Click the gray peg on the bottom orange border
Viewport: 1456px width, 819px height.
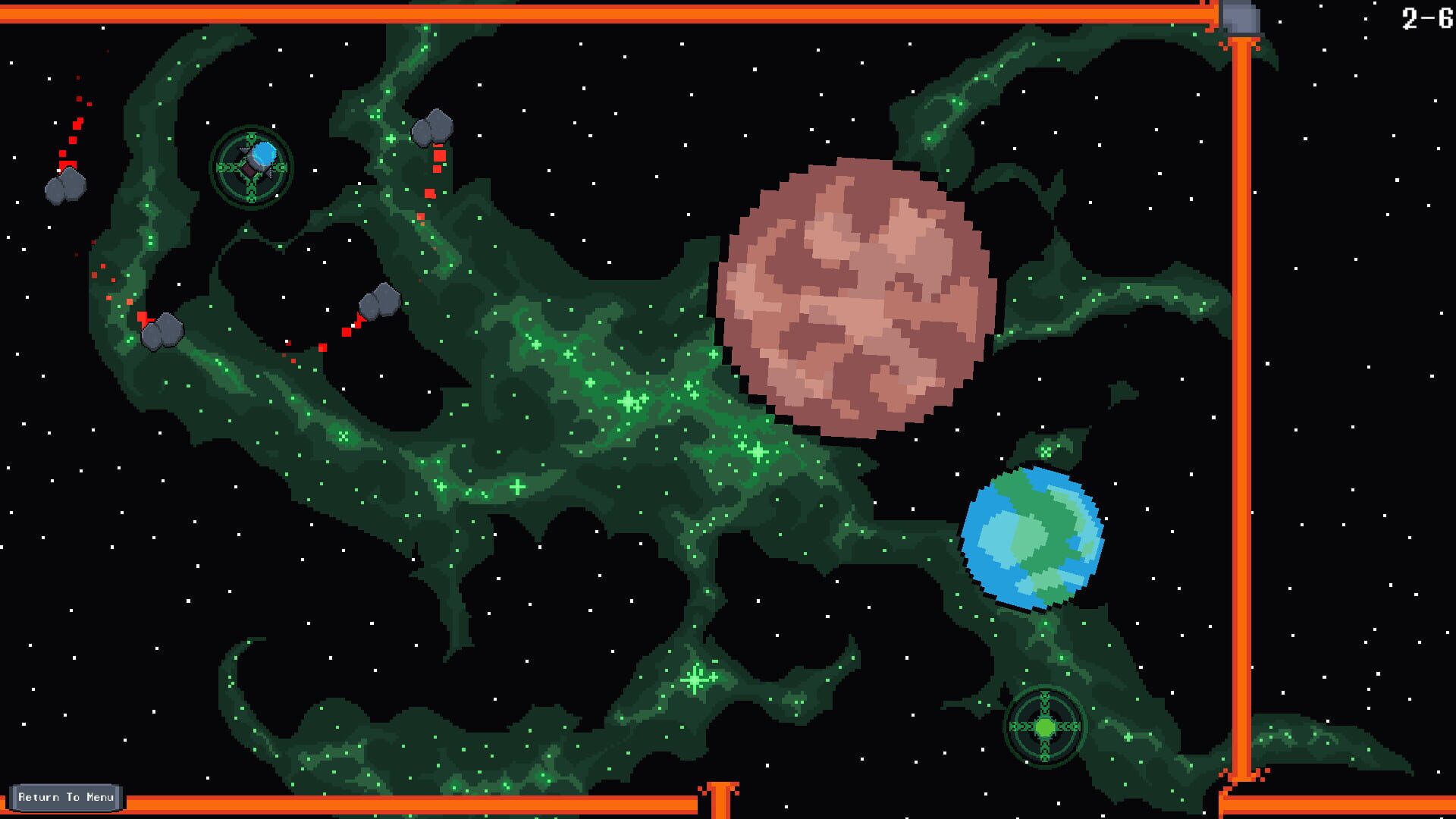point(720,795)
